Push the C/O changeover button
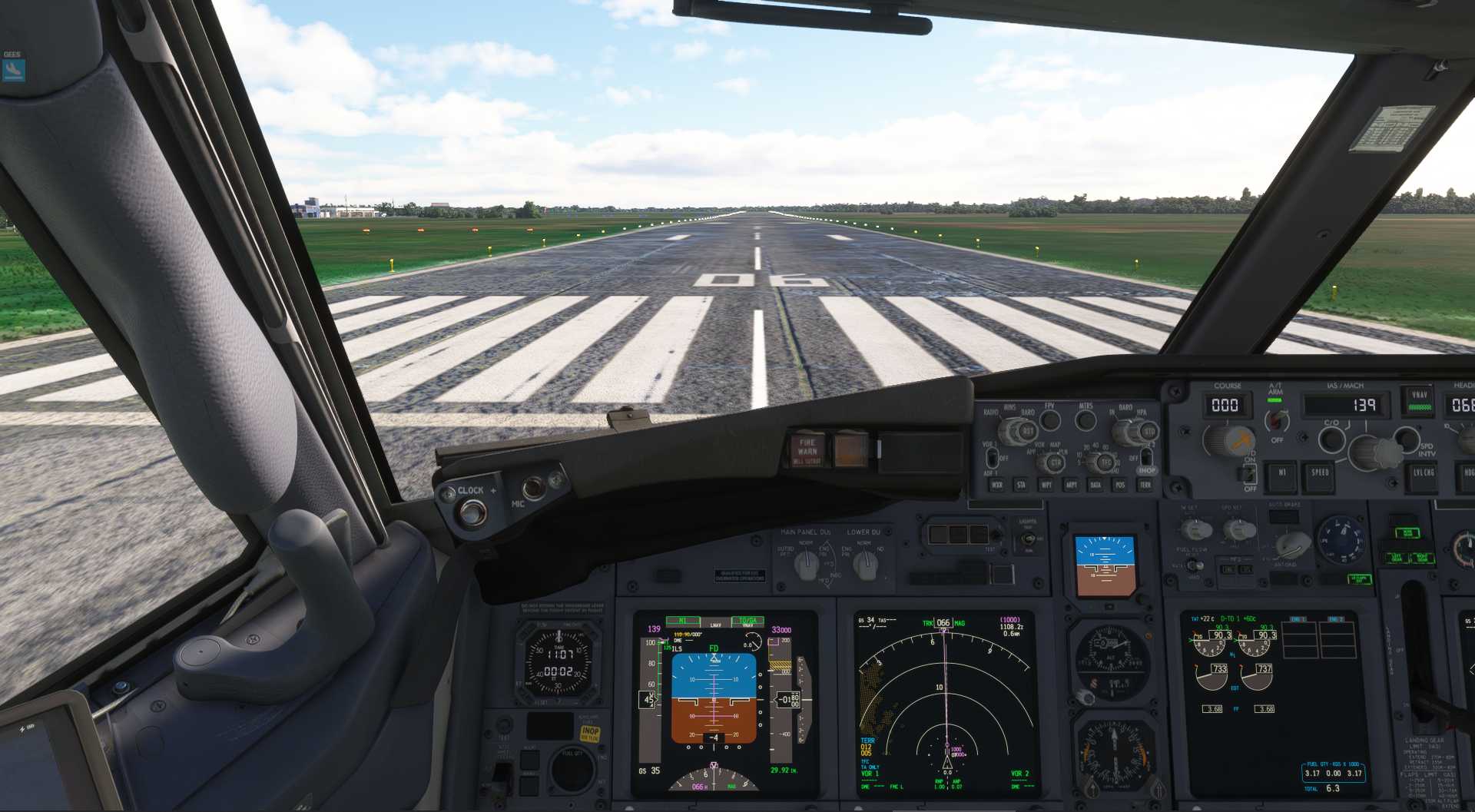1475x812 pixels. [1331, 440]
